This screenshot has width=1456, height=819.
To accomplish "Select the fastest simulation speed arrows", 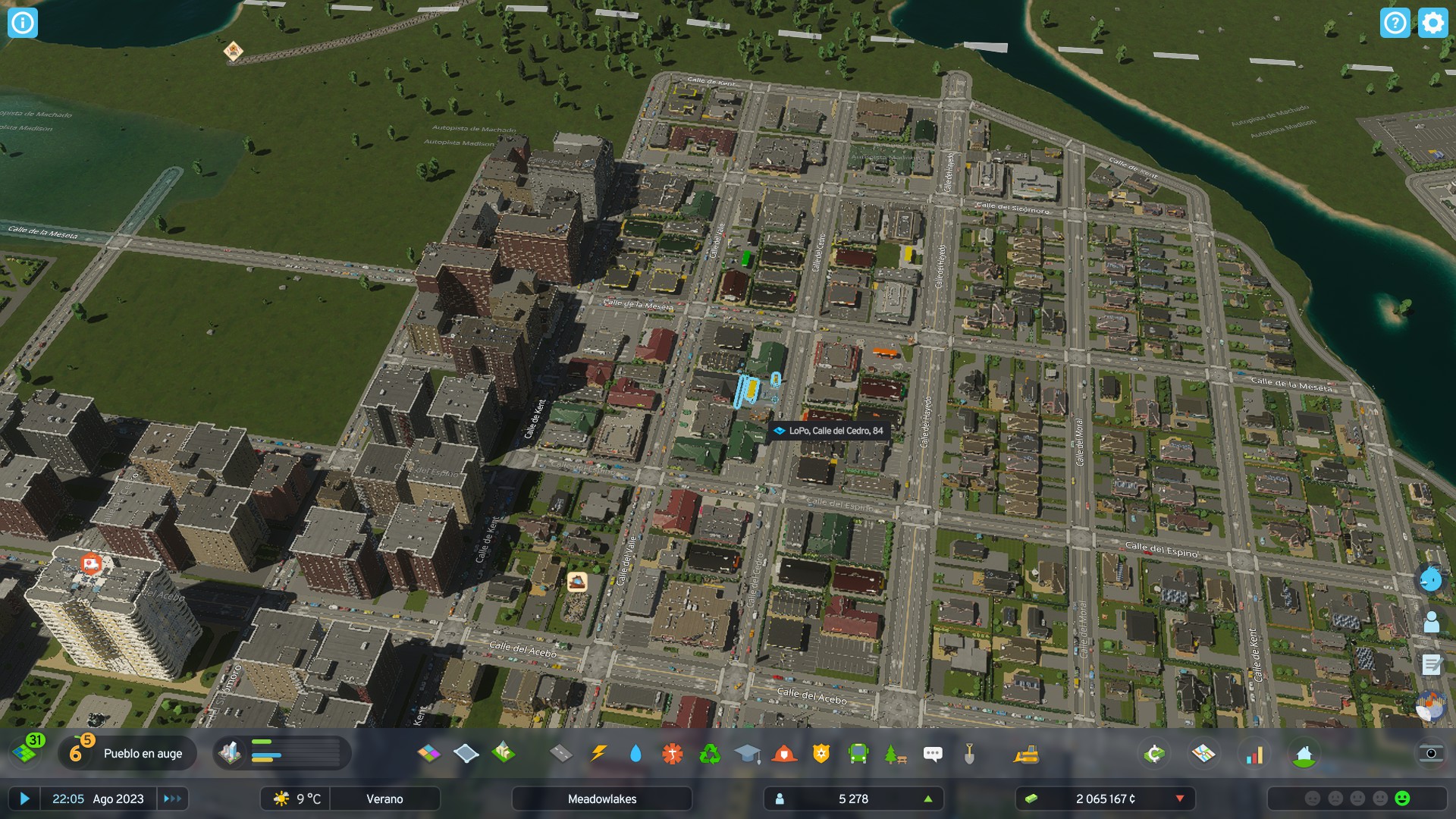I will coord(171,799).
